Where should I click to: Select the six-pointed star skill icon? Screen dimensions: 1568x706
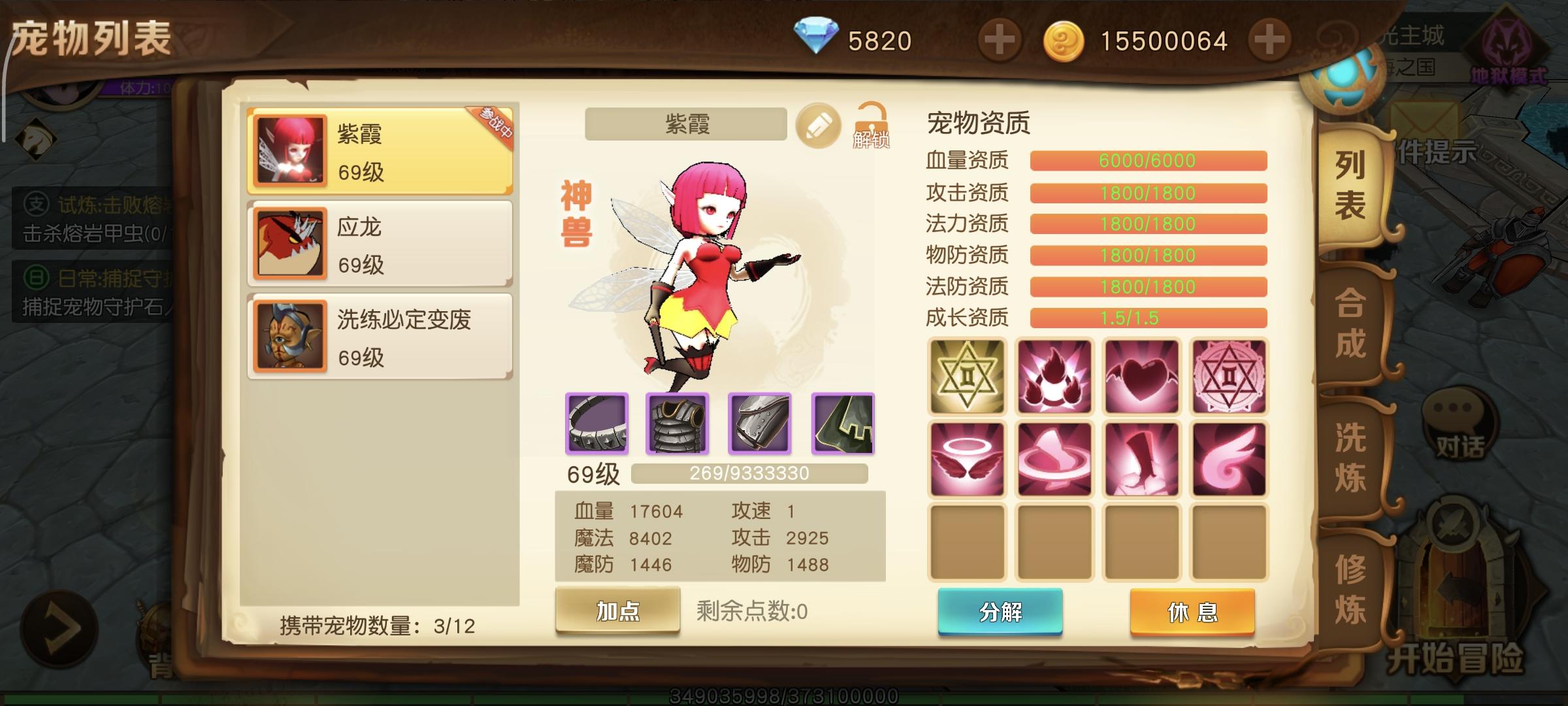point(968,375)
